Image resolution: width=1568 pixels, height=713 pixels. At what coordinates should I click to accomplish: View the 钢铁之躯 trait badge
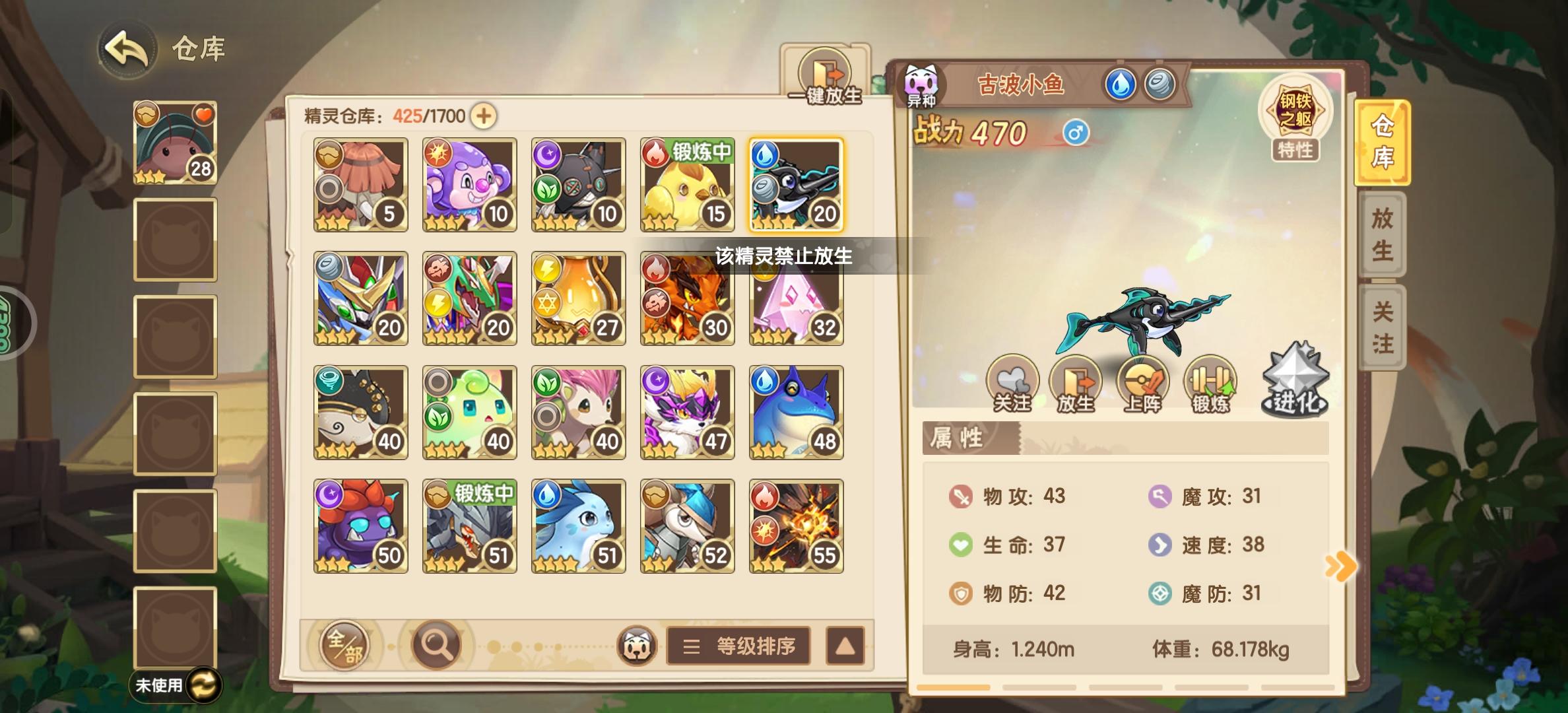click(x=1296, y=114)
